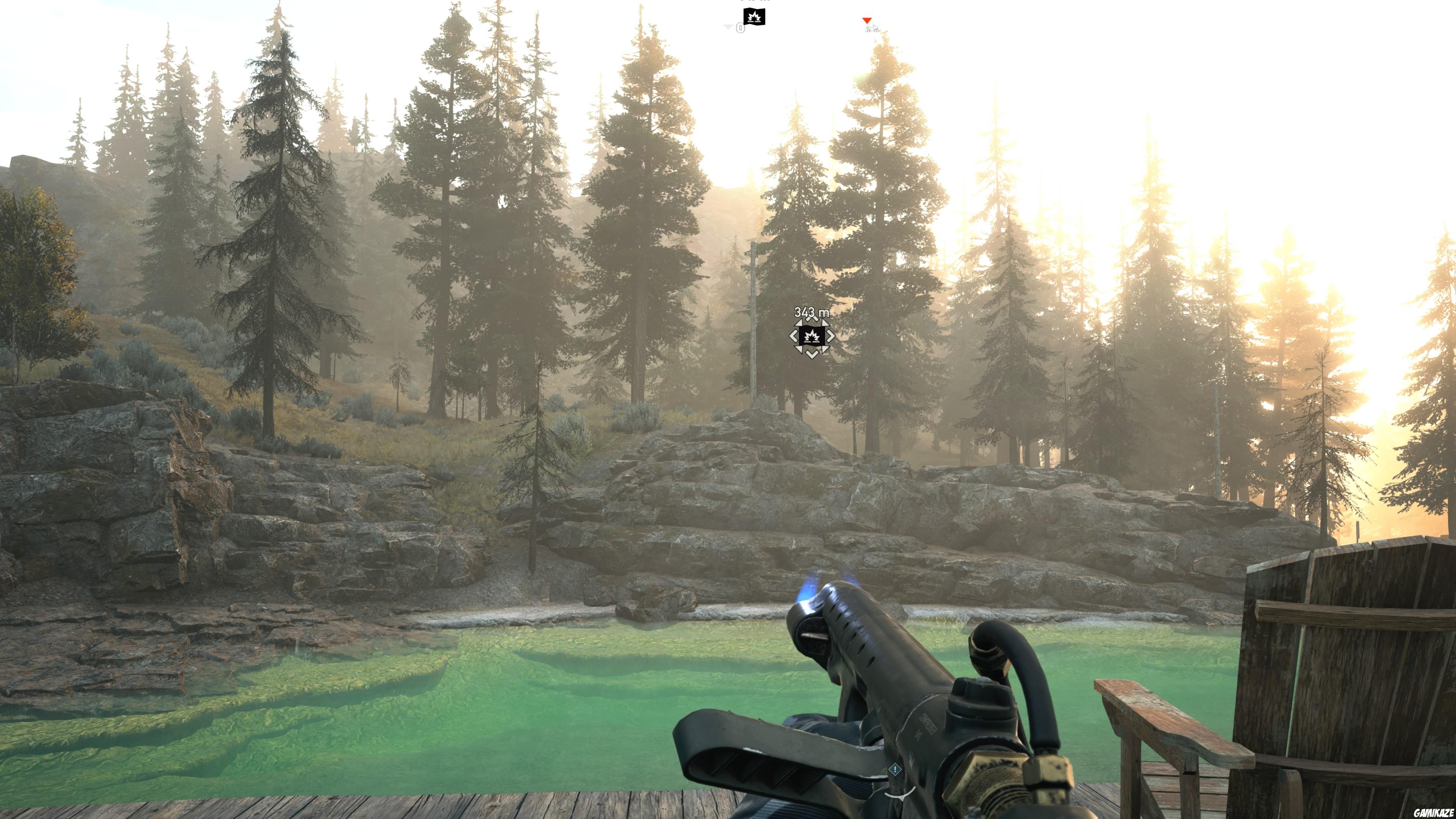1456x819 pixels.
Task: Click the left chevron beside the waypoint flag
Action: (x=794, y=336)
